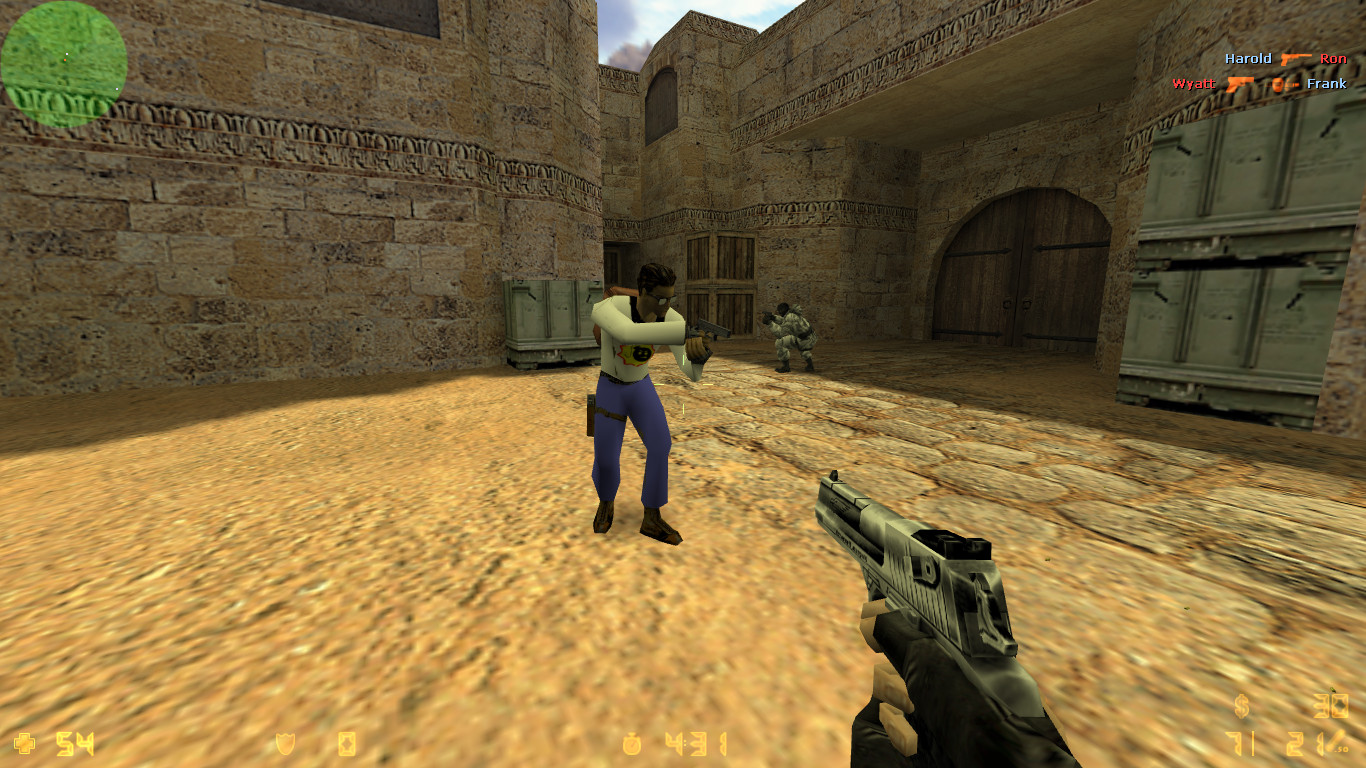The image size is (1366, 768).
Task: Select Harold's name in the kill feed
Action: click(x=1249, y=58)
